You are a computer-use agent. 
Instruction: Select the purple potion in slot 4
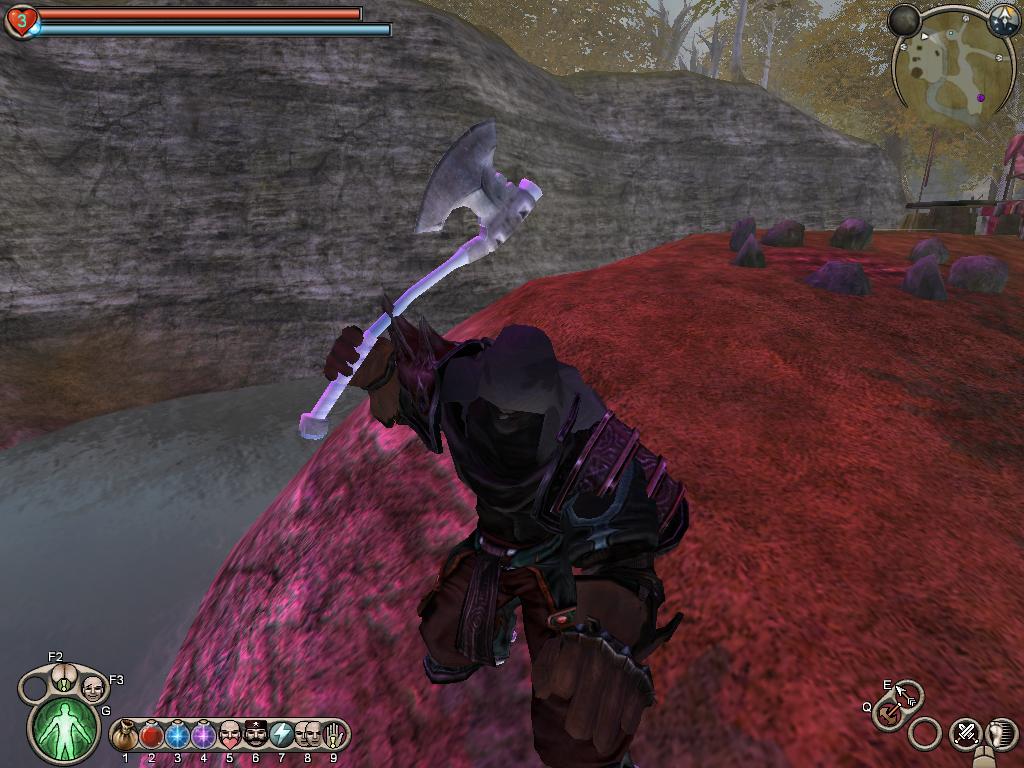click(203, 735)
